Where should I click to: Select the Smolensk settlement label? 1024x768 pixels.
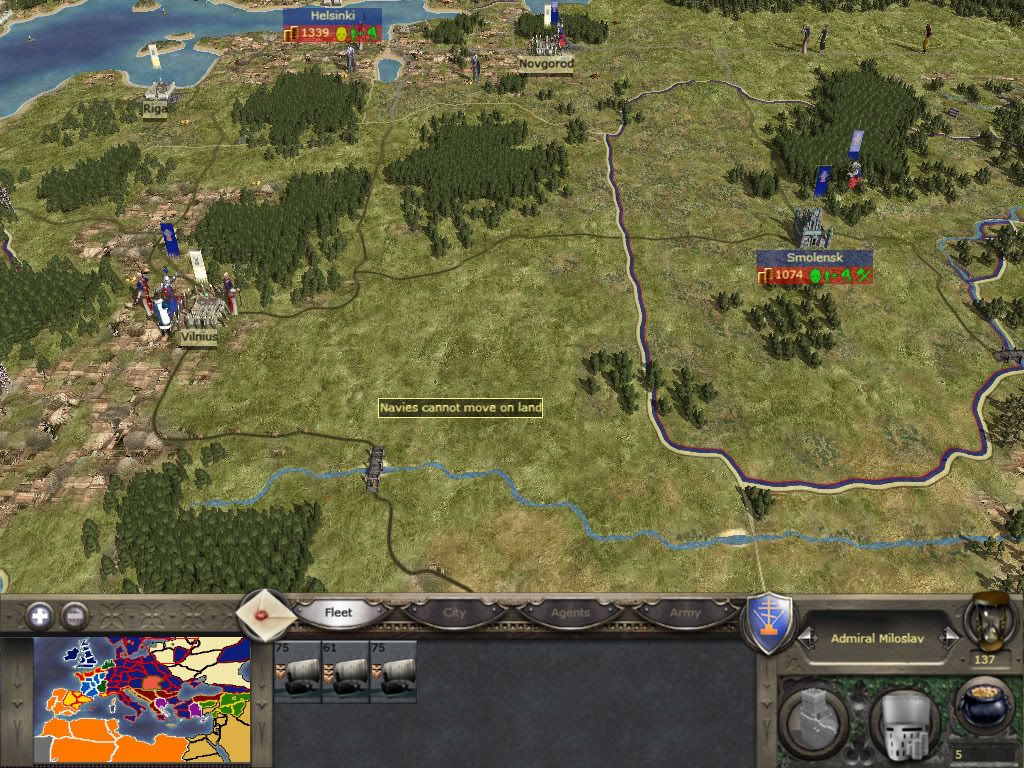tap(801, 258)
